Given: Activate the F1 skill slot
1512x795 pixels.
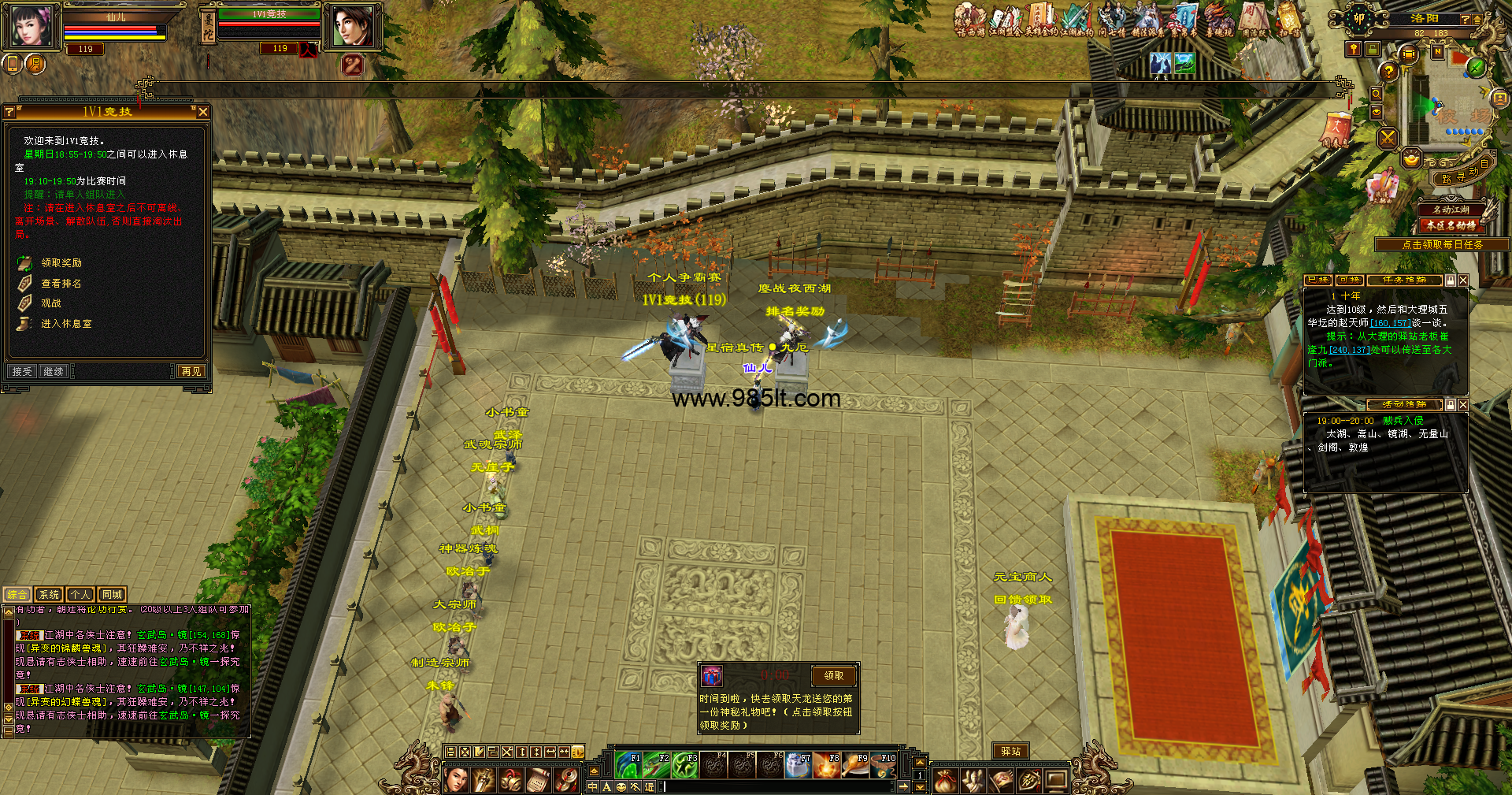Looking at the screenshot, I should [x=628, y=765].
